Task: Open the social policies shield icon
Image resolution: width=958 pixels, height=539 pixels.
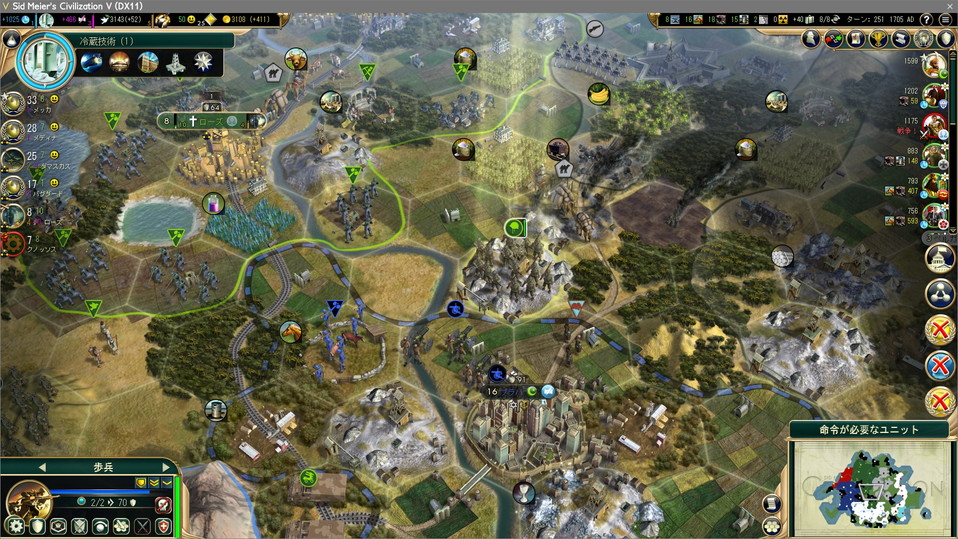Action: pos(946,39)
